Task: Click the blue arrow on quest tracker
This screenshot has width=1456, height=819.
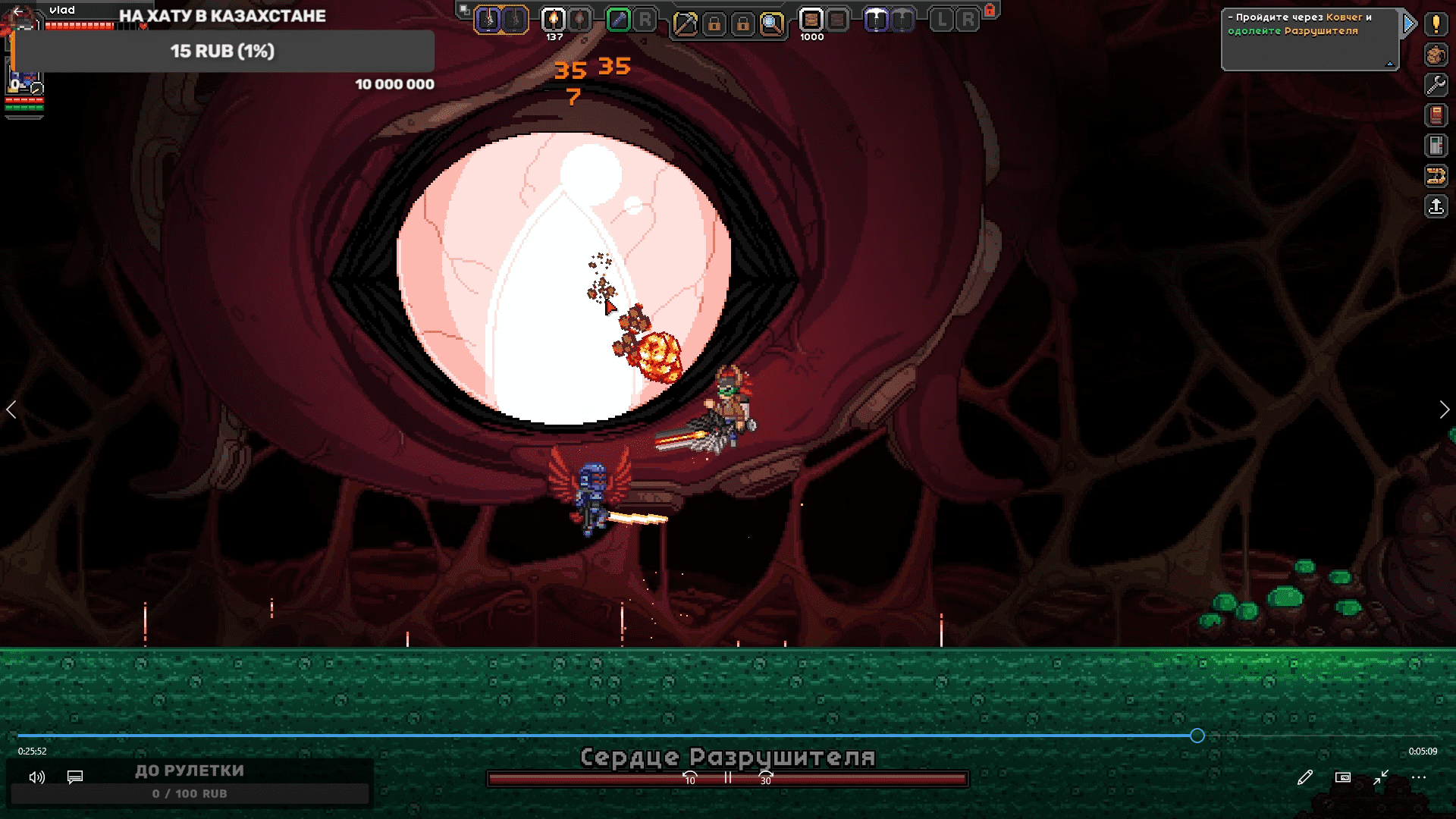Action: click(1409, 24)
